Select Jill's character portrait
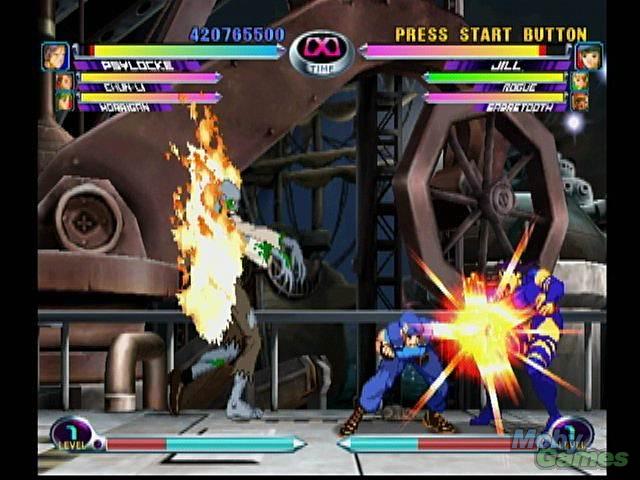 click(x=588, y=55)
